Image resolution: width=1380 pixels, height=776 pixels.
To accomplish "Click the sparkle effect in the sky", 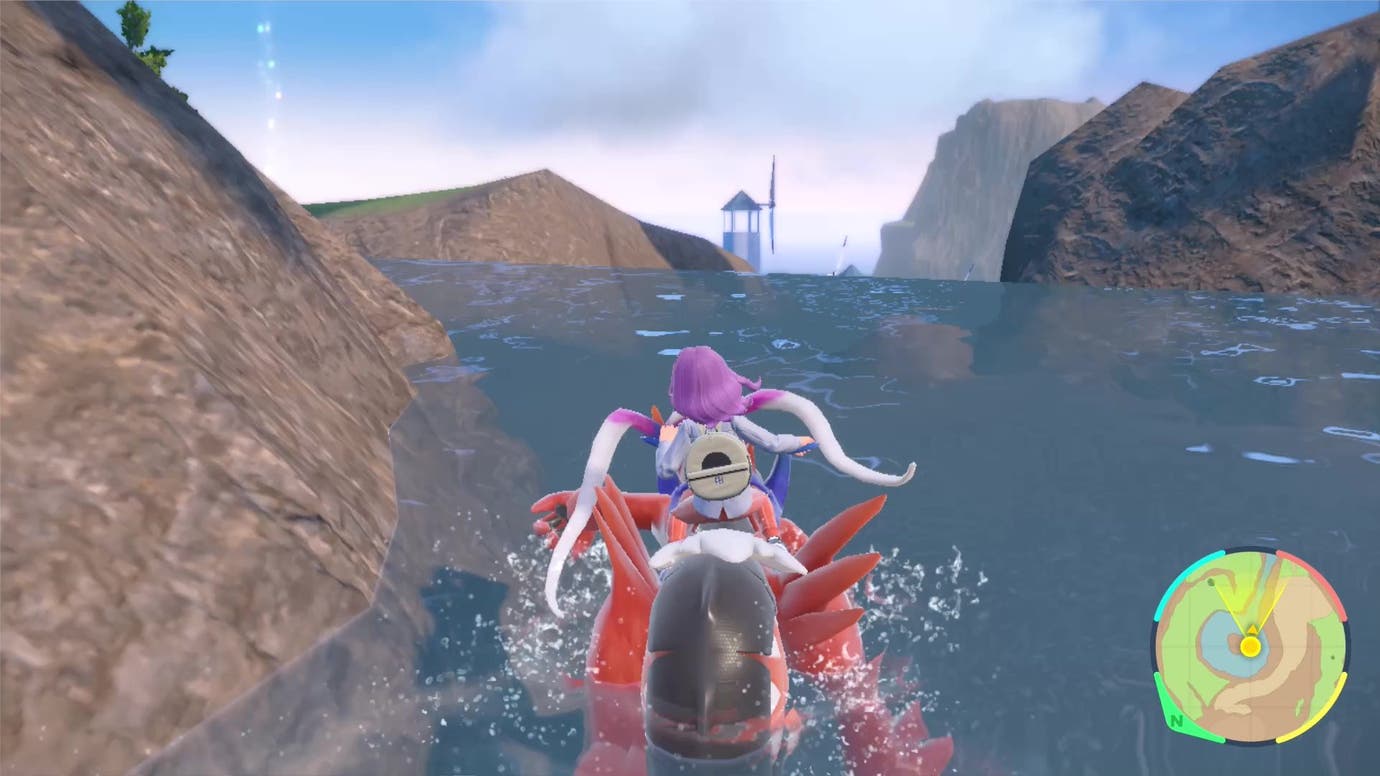I will [x=265, y=45].
